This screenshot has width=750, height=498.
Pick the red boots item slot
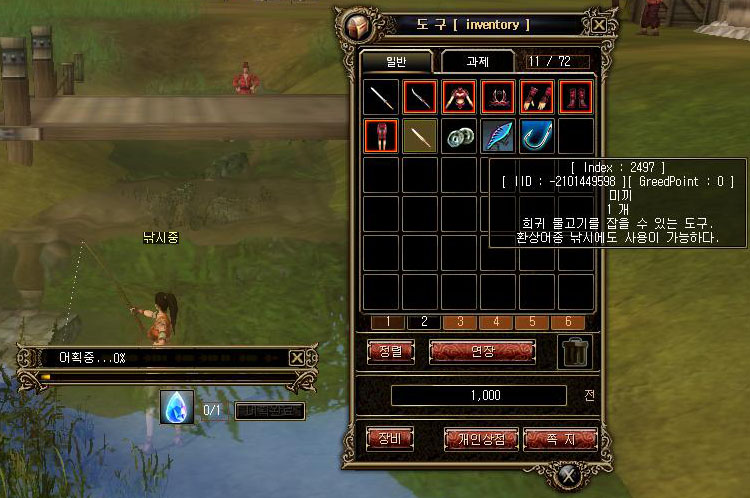576,97
